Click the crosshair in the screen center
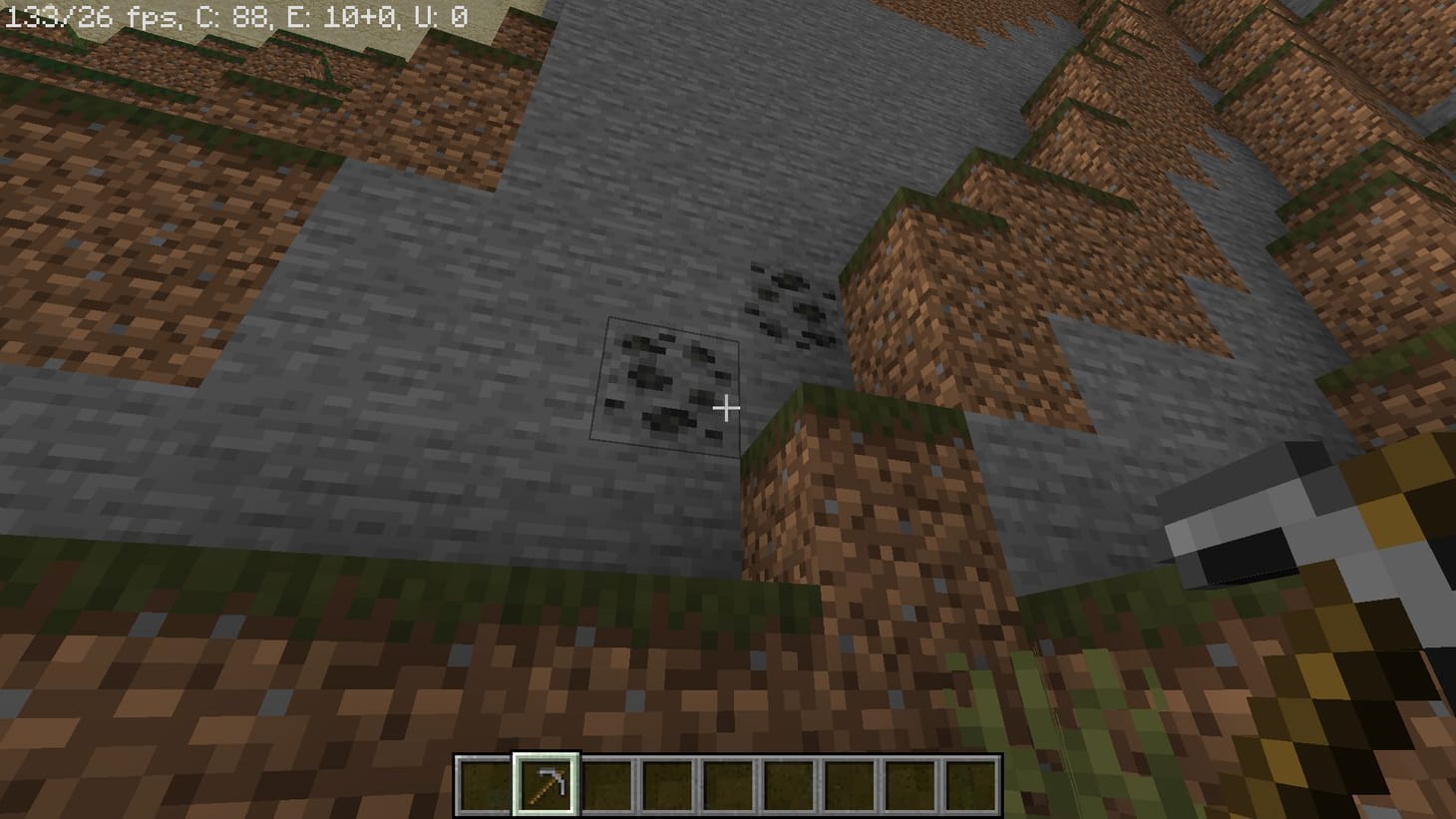This screenshot has height=819, width=1456. pyautogui.click(x=728, y=409)
